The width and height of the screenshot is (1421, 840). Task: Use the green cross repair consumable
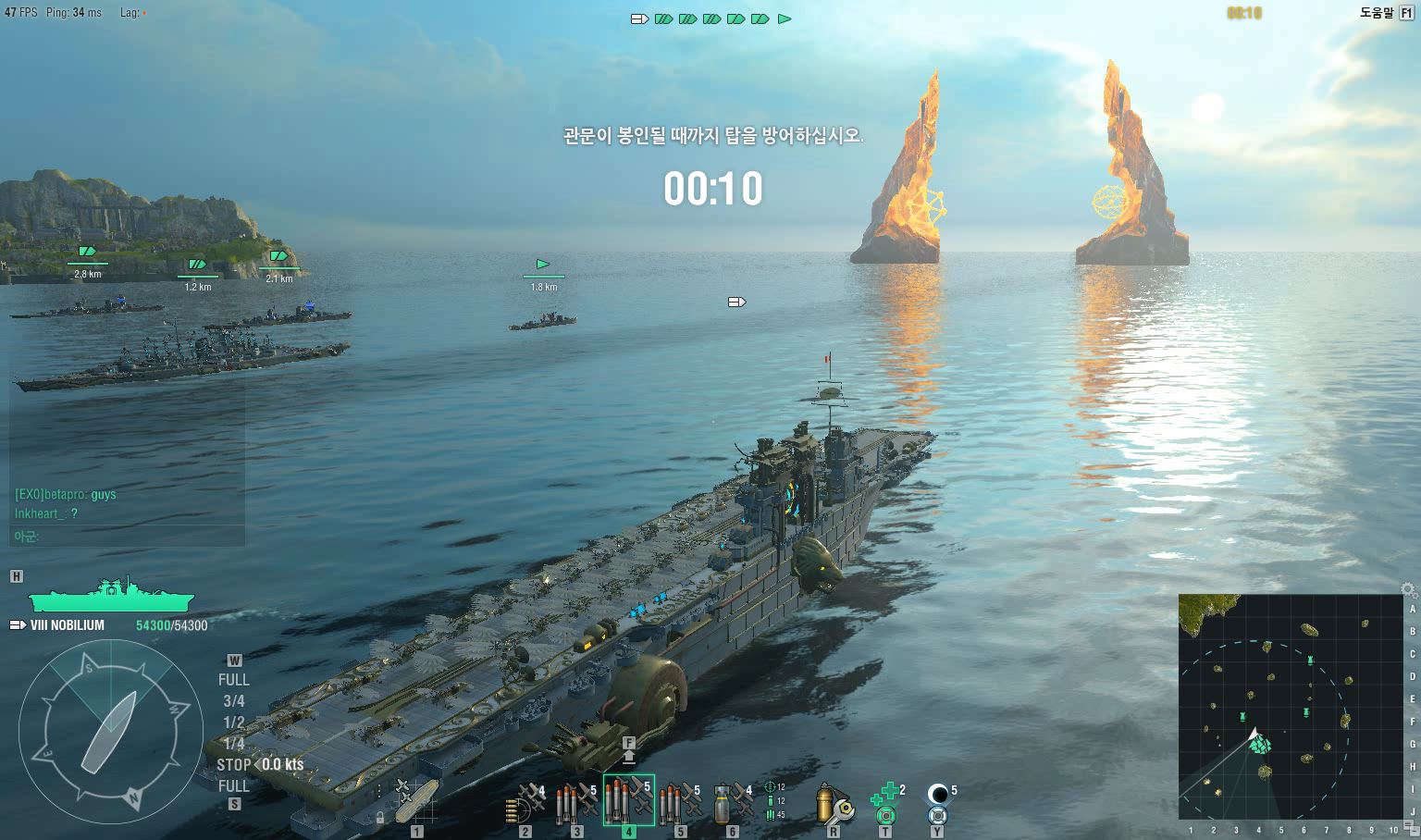click(885, 803)
